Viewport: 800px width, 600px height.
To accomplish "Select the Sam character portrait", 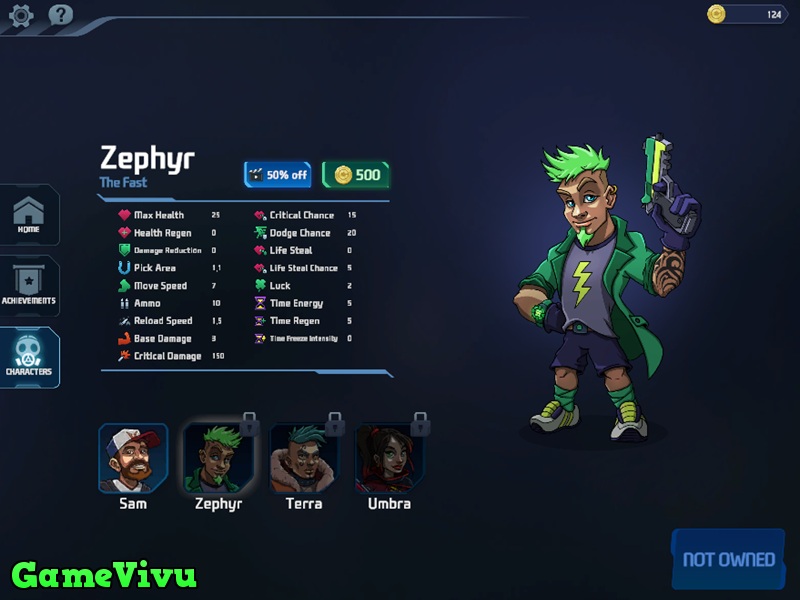I will coord(133,458).
